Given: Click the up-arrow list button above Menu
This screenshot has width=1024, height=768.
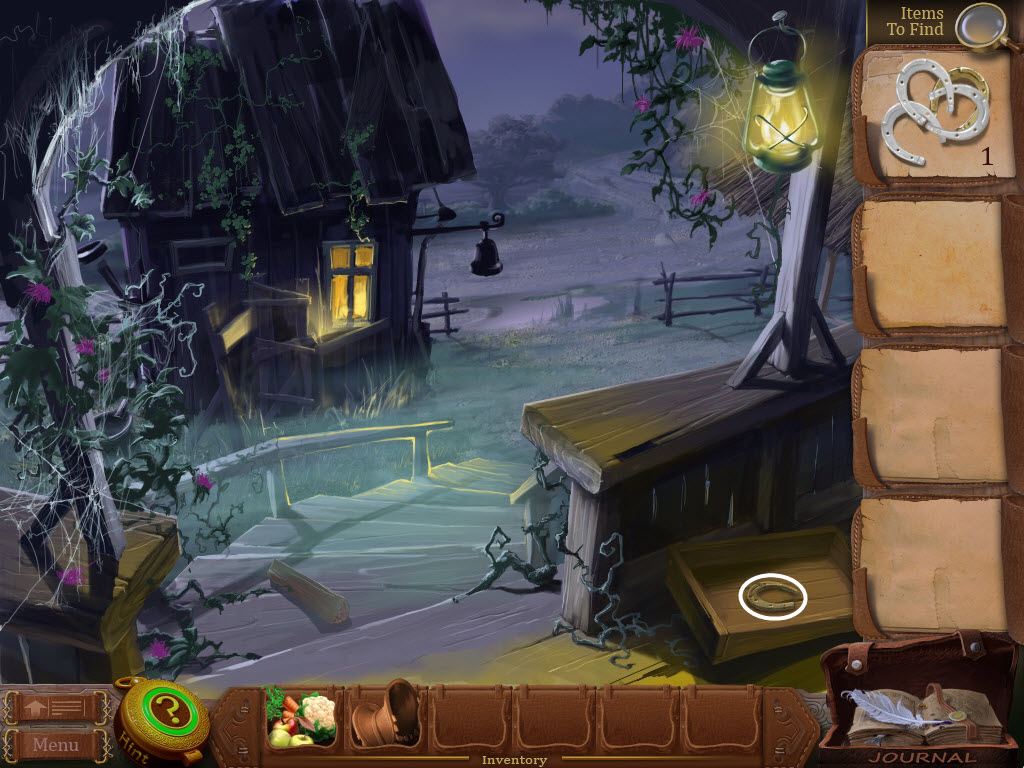Looking at the screenshot, I should 56,708.
